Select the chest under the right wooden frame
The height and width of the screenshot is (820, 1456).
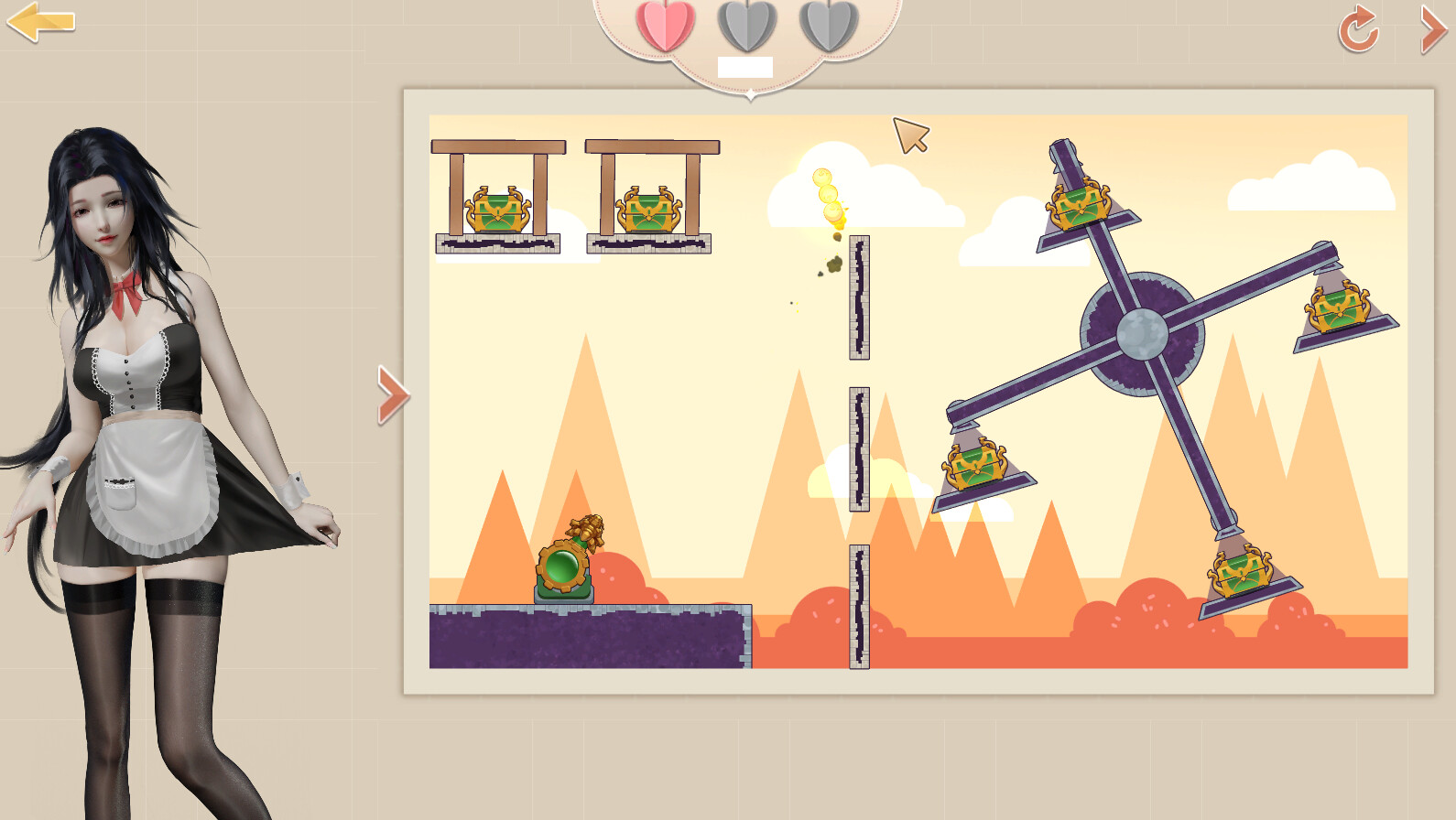click(x=650, y=210)
